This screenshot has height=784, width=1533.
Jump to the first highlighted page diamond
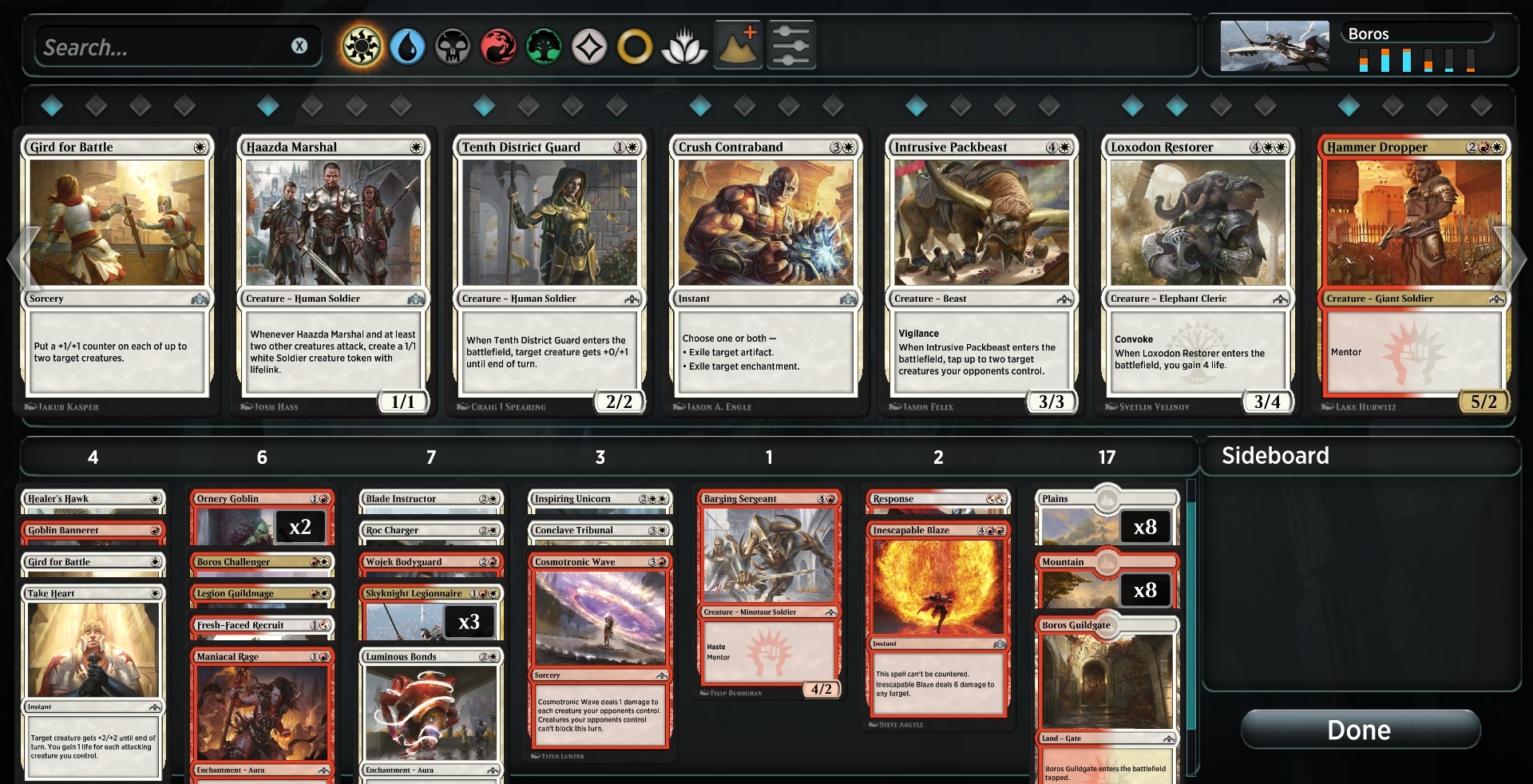pos(51,105)
